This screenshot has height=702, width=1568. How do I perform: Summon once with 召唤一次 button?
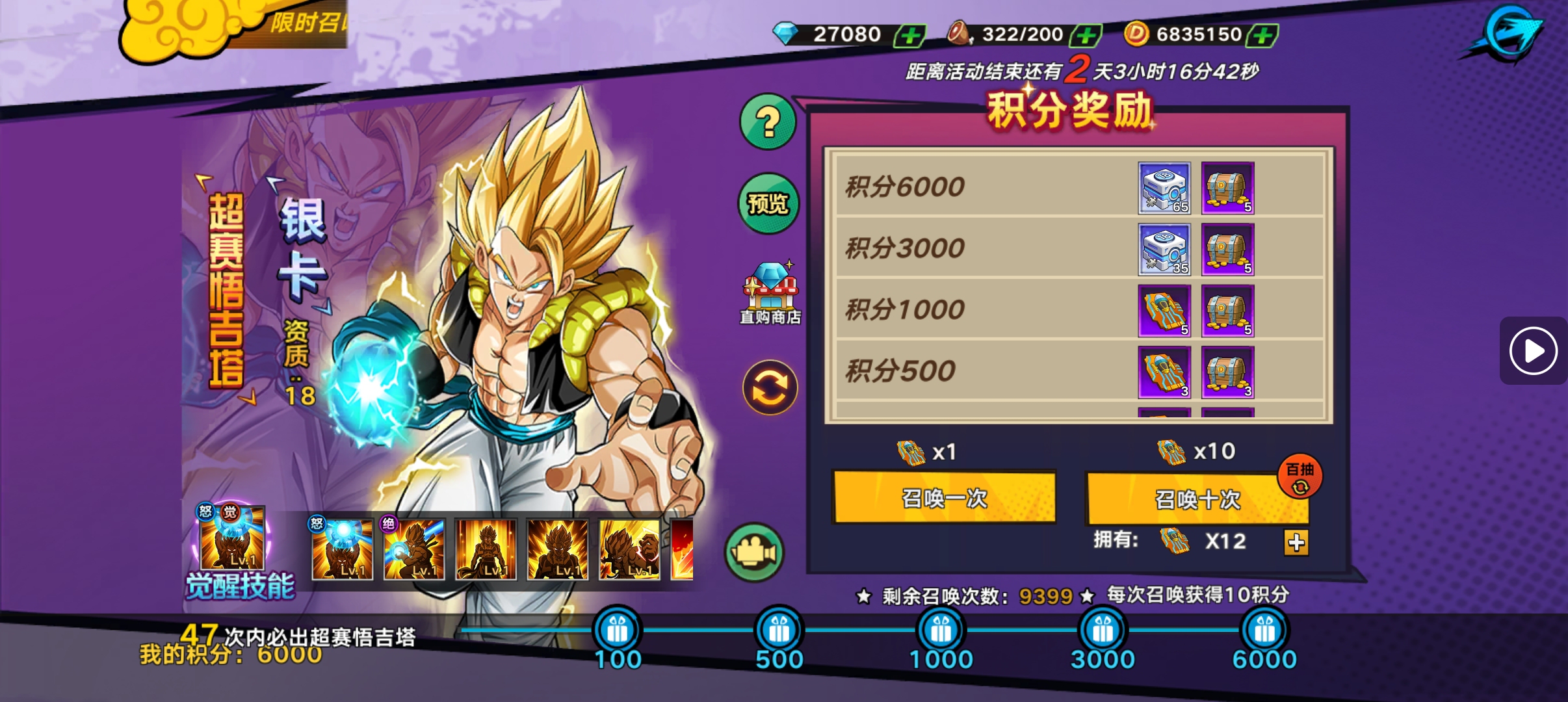[x=944, y=498]
